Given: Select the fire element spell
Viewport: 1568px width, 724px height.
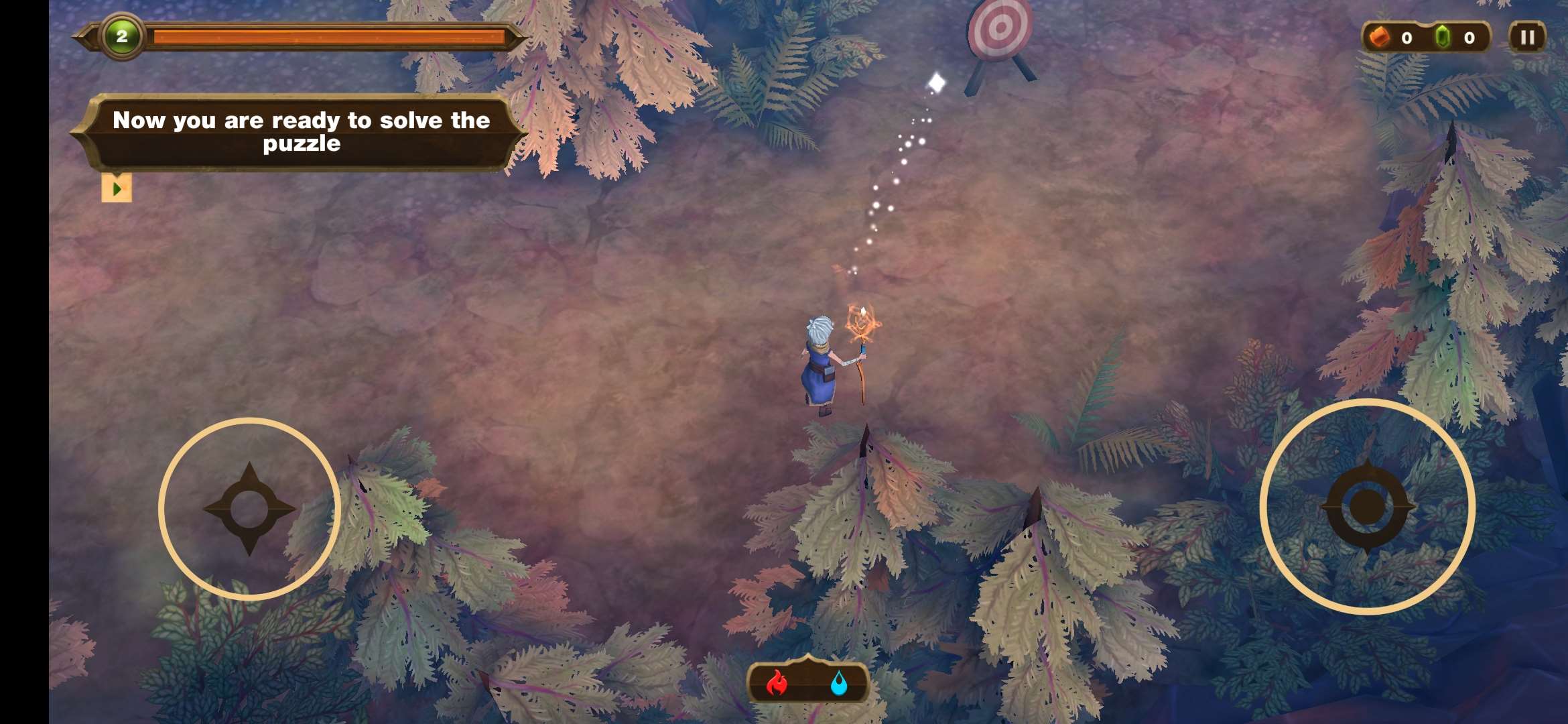Looking at the screenshot, I should [777, 683].
